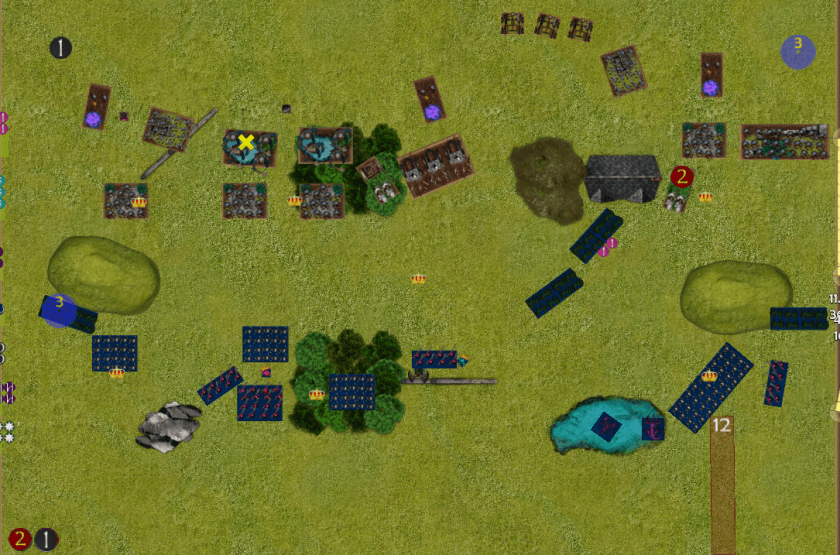Select the yellow X marker token
The width and height of the screenshot is (840, 555).
(x=246, y=143)
